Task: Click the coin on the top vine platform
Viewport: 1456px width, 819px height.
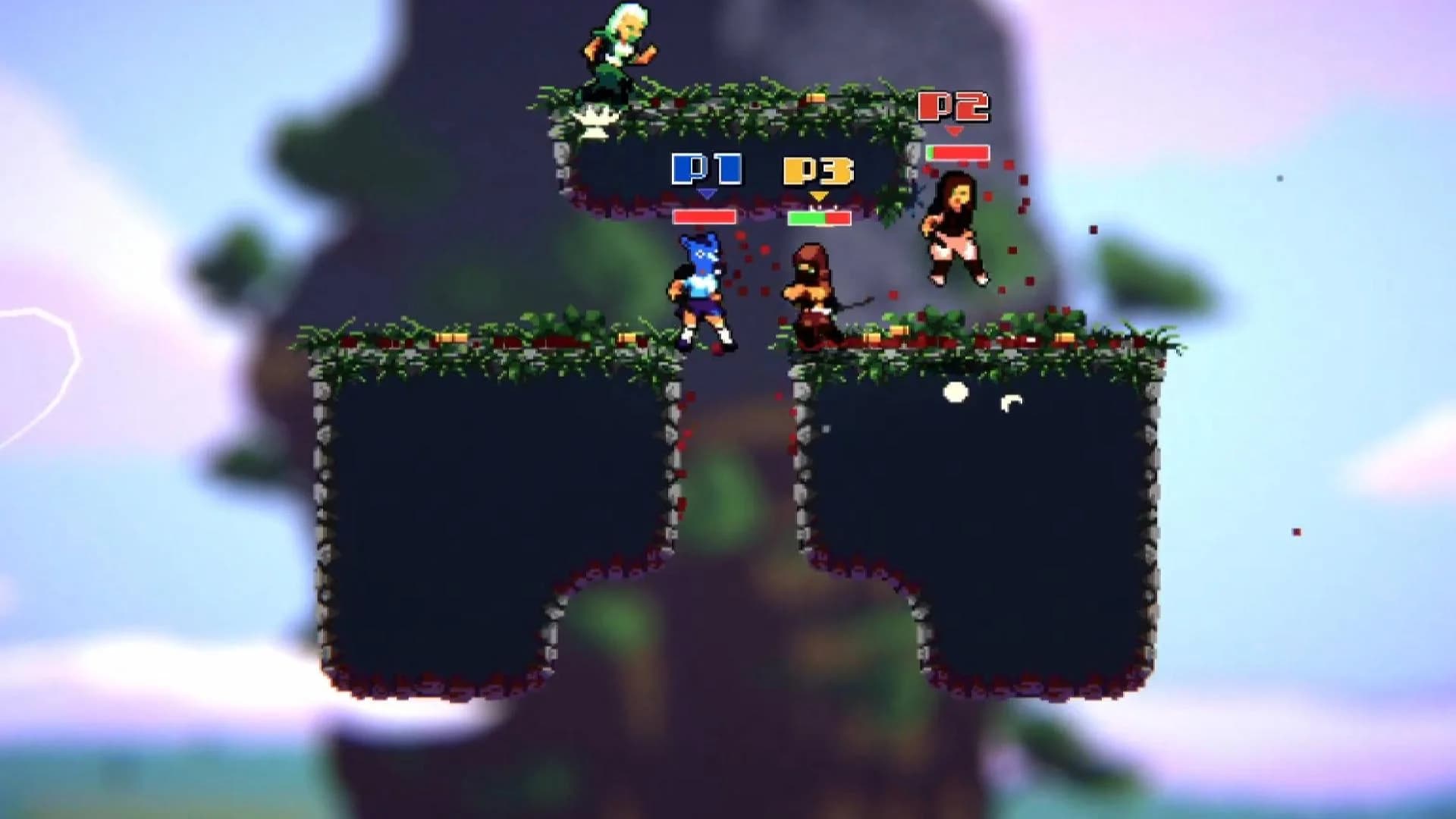Action: click(817, 98)
